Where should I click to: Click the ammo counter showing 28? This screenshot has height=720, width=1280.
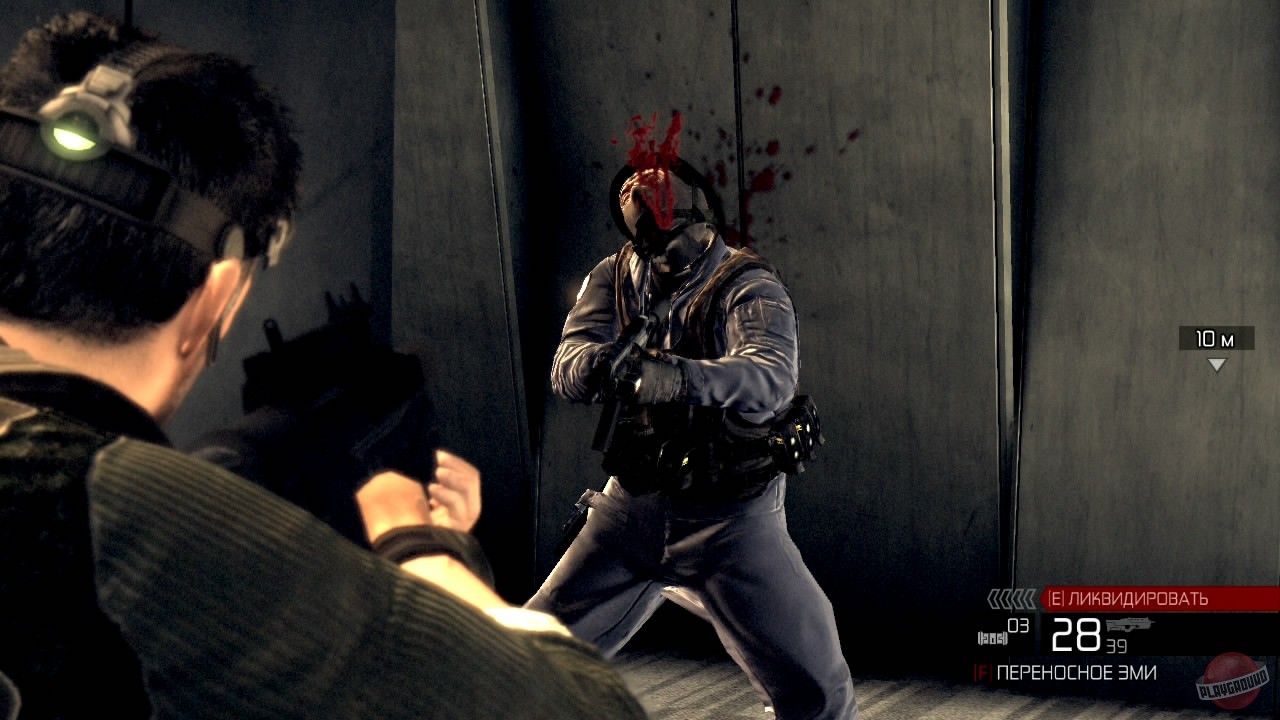pyautogui.click(x=1076, y=634)
